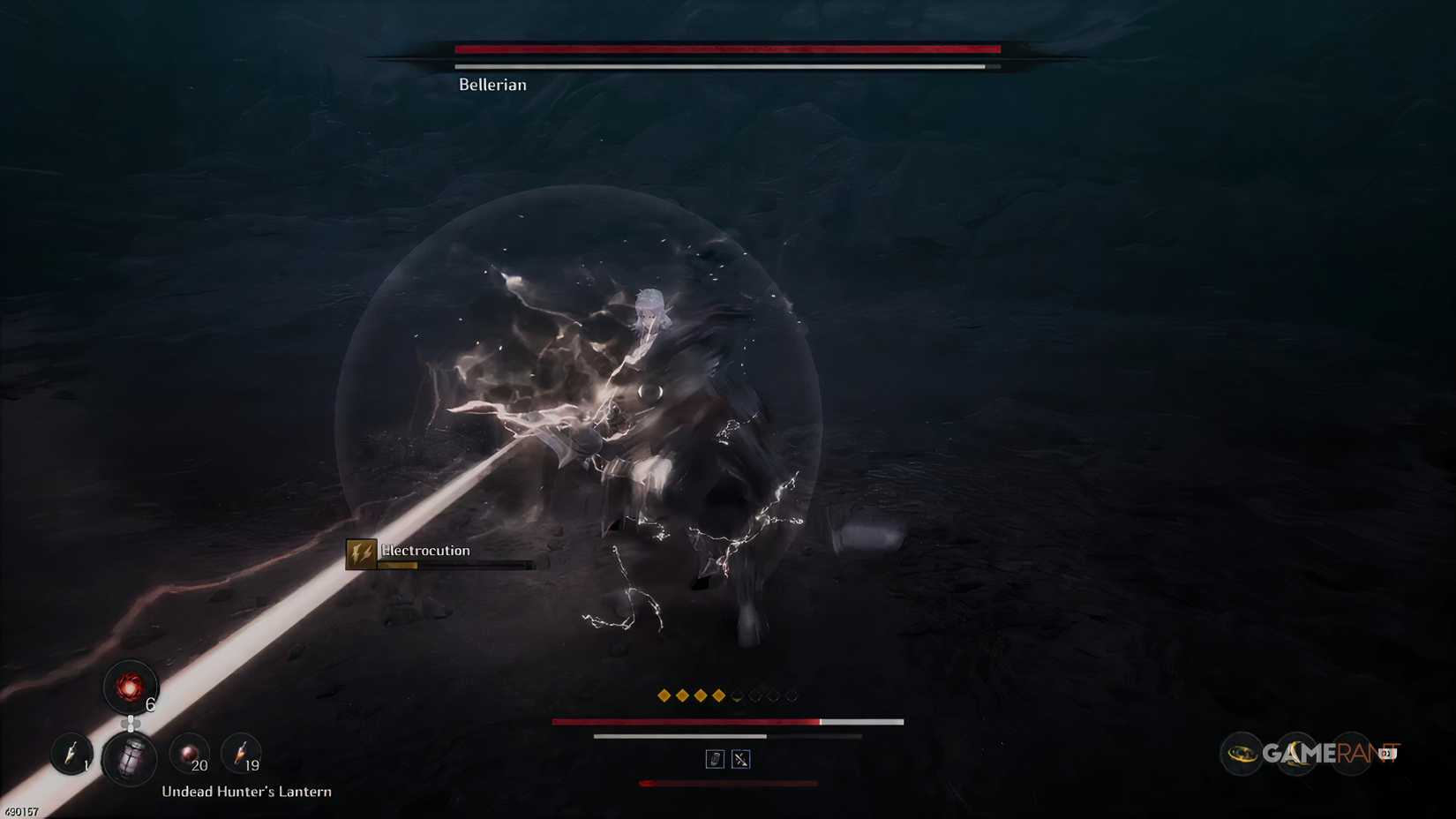Click the consumable item icon above health bar
This screenshot has height=819, width=1456.
pyautogui.click(x=716, y=758)
